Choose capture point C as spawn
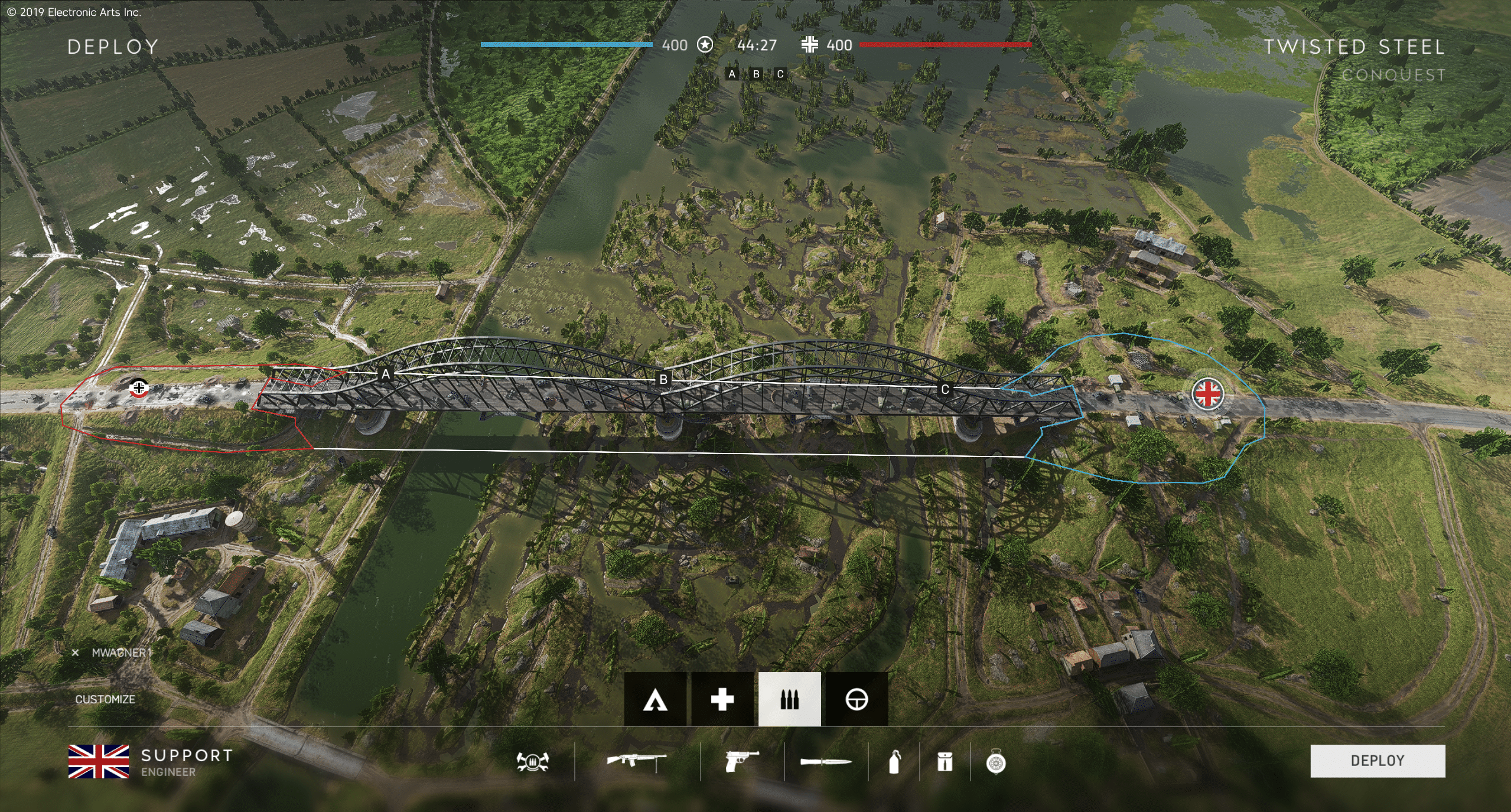 click(945, 389)
